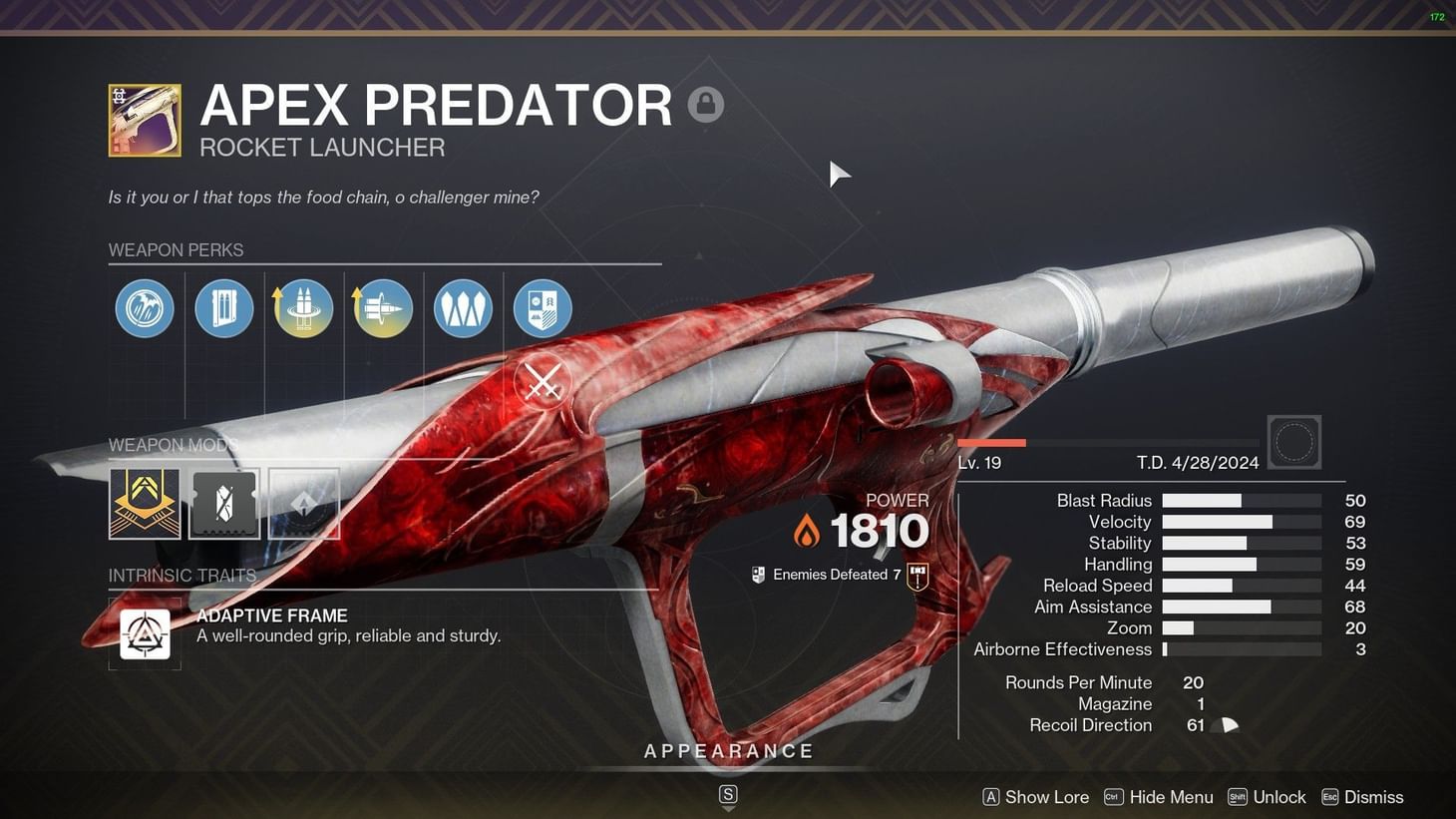The image size is (1456, 819).
Task: Open the empty shader socket
Action: click(304, 503)
